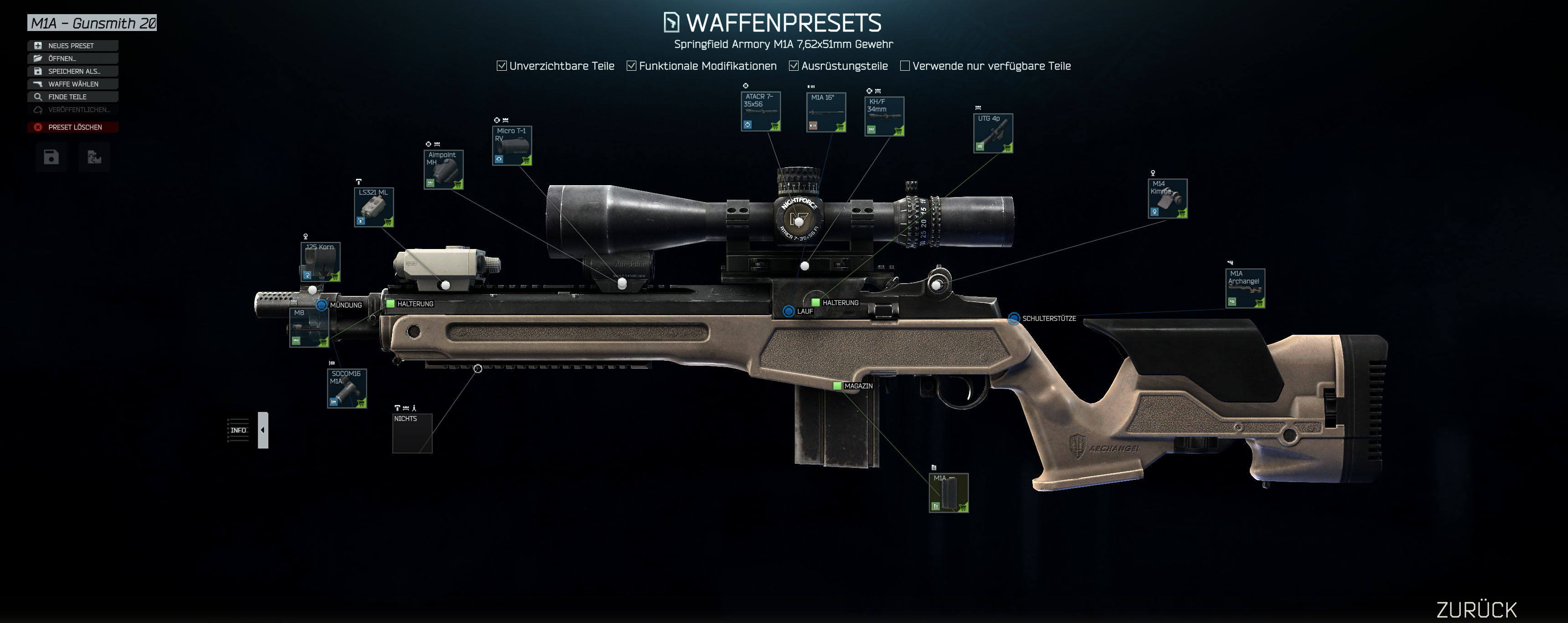The image size is (1568, 623).
Task: Select the M1A magazine slot
Action: pyautogui.click(x=949, y=493)
